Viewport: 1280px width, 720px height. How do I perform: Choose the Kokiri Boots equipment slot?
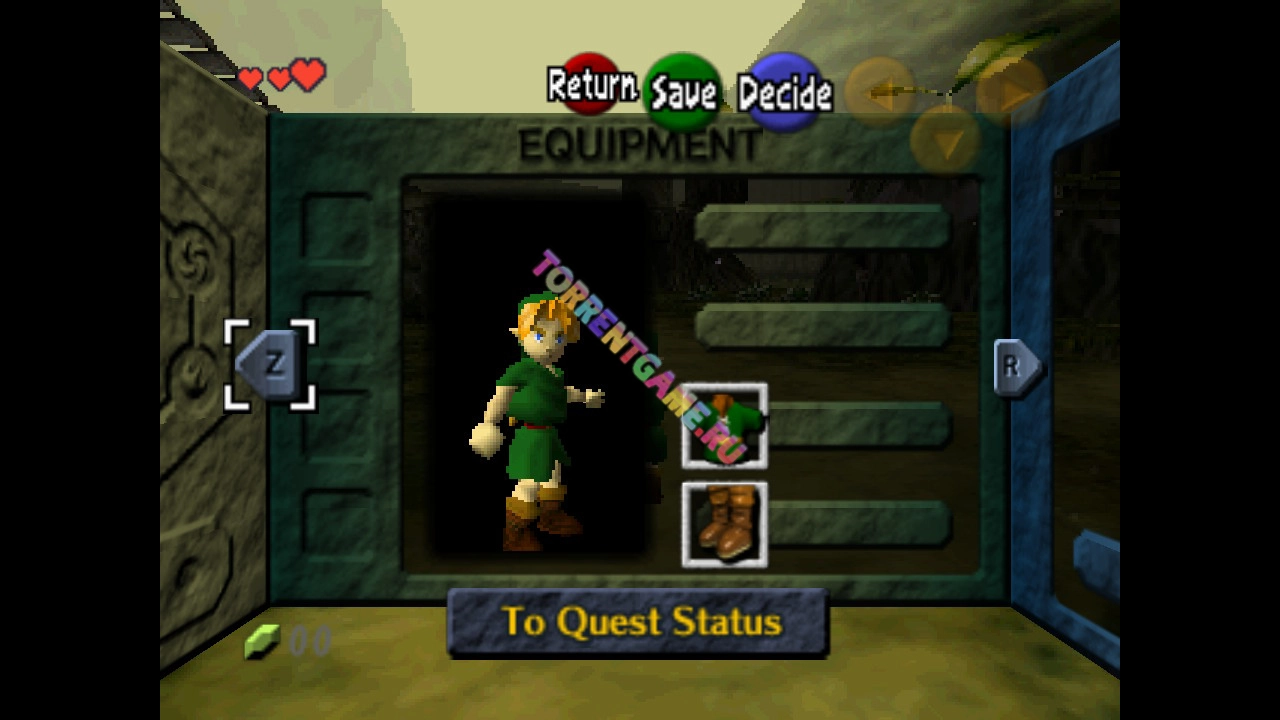pyautogui.click(x=724, y=525)
